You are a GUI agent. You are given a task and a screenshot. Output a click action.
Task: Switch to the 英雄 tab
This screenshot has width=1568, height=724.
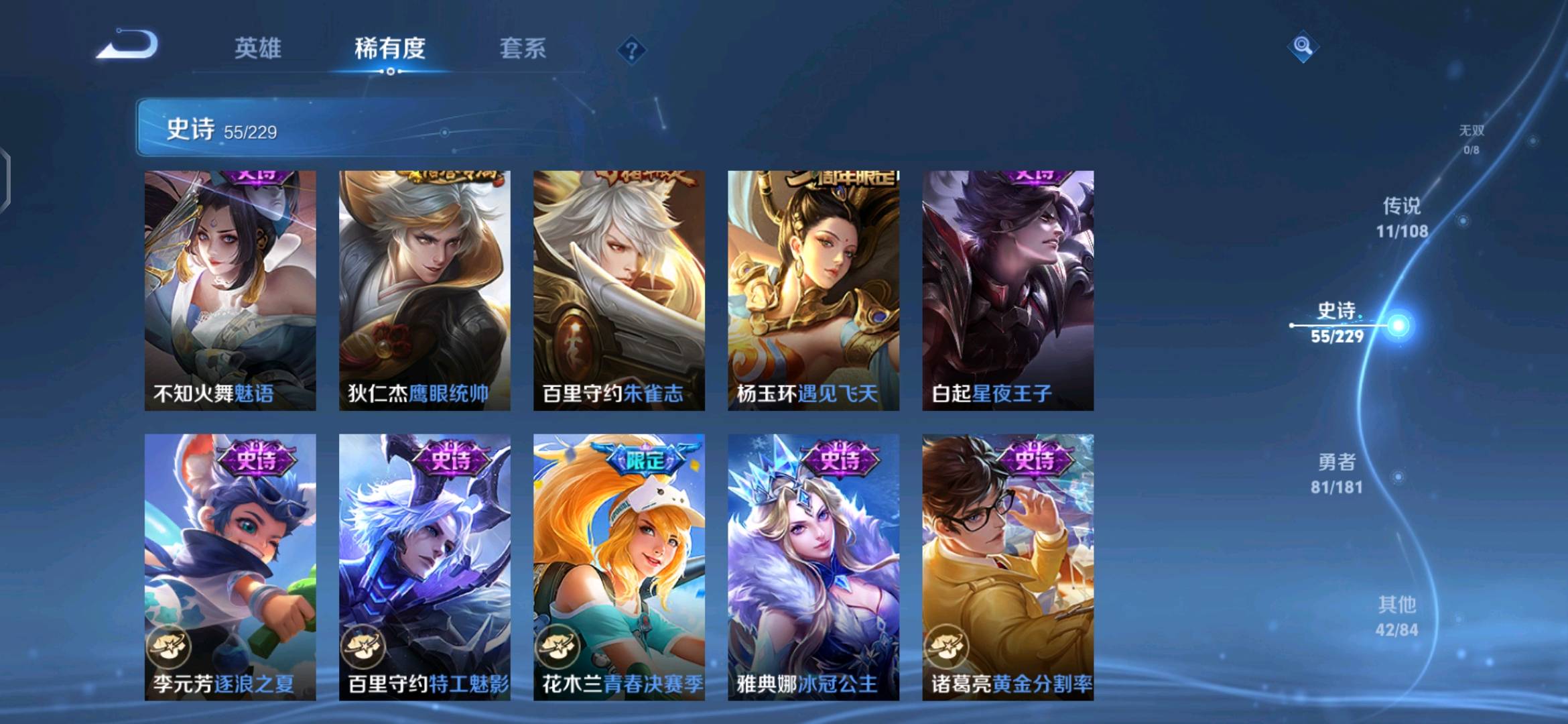tap(258, 48)
